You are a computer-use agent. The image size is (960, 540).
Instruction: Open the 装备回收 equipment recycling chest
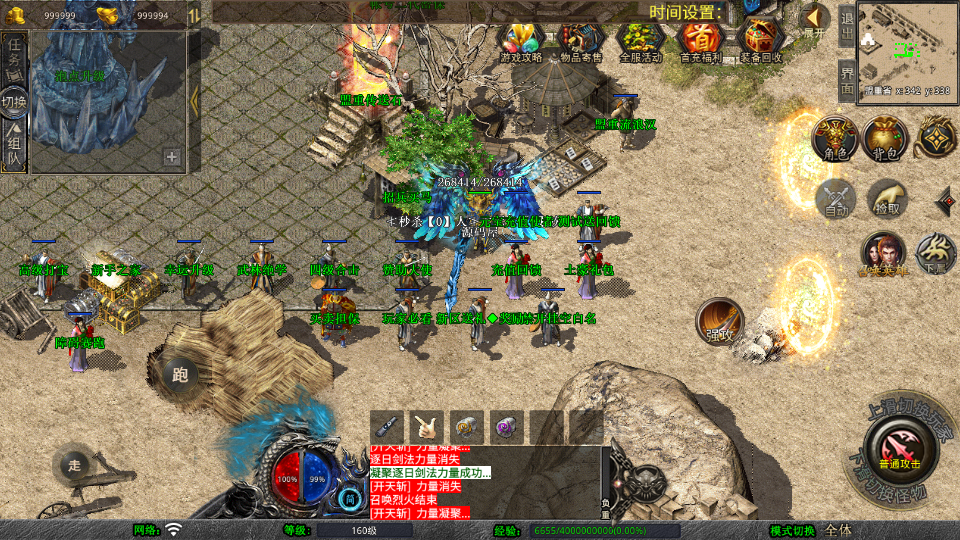761,42
